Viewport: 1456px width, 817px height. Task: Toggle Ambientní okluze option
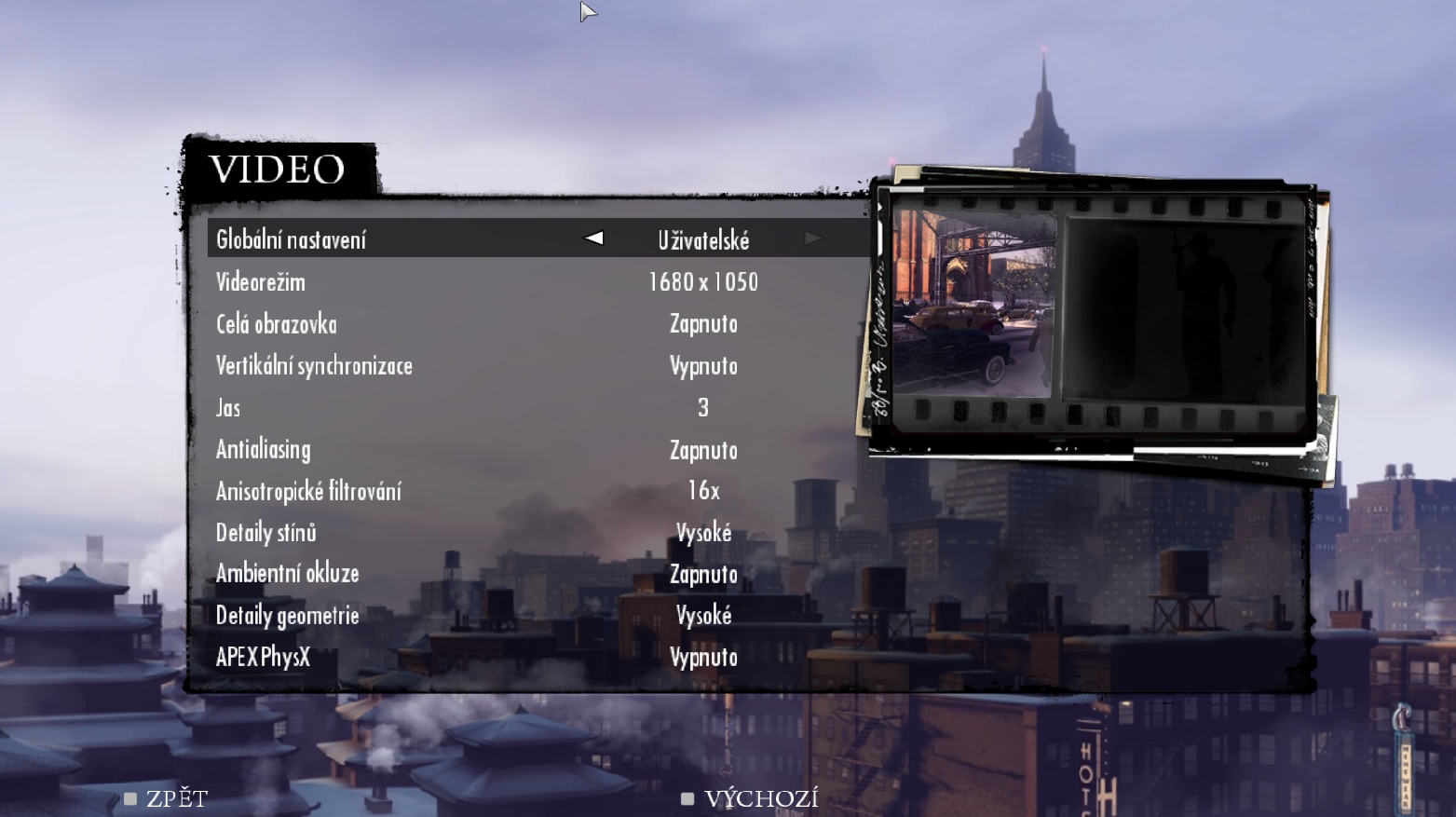pyautogui.click(x=702, y=574)
